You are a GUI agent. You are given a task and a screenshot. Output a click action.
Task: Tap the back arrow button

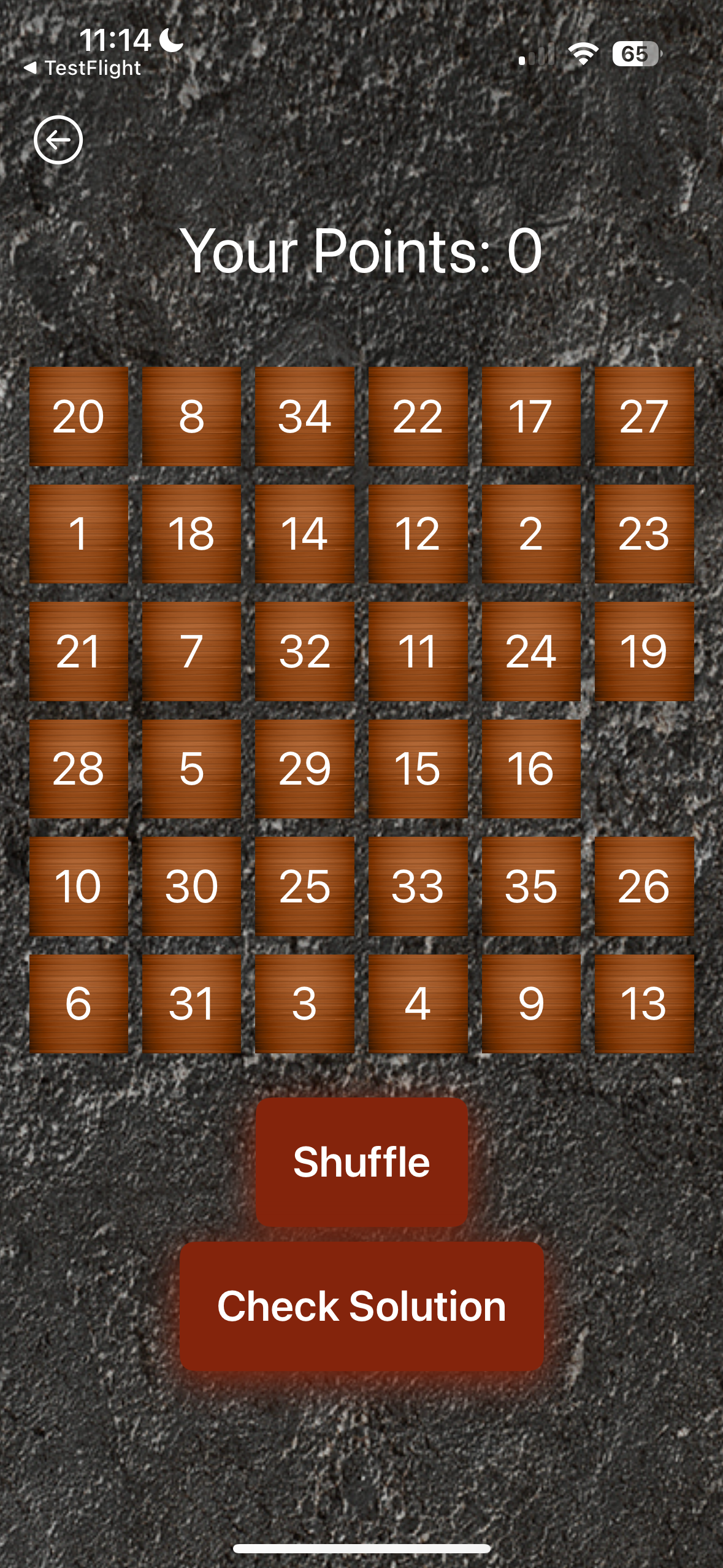pos(58,140)
